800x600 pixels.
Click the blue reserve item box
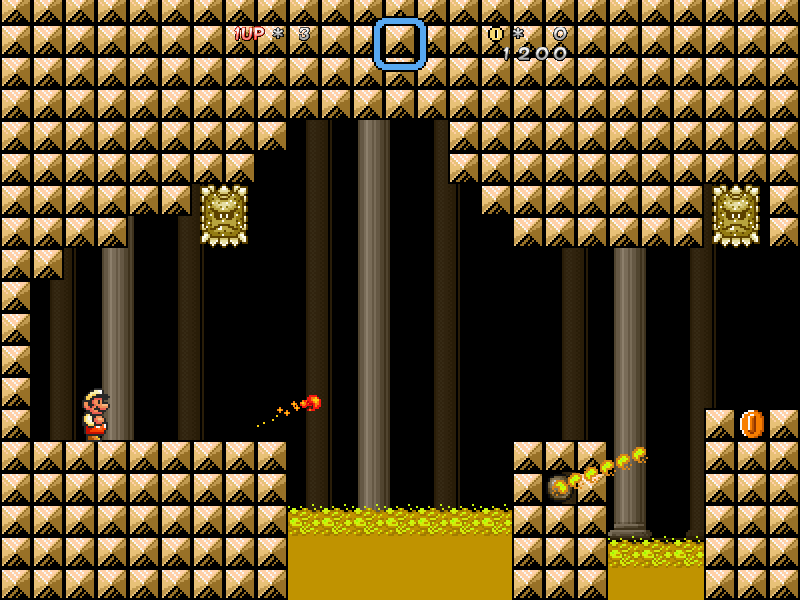pos(400,44)
